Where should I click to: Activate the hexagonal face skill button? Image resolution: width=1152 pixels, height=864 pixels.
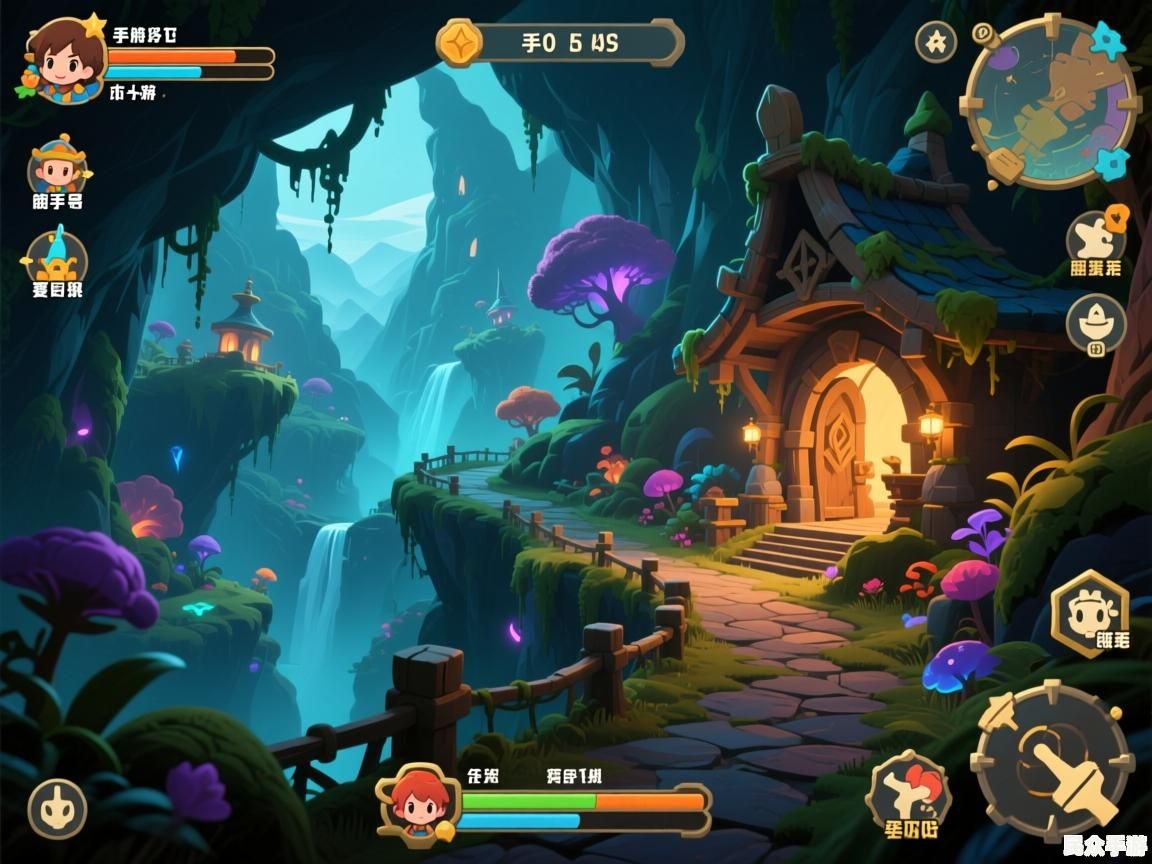[1090, 612]
